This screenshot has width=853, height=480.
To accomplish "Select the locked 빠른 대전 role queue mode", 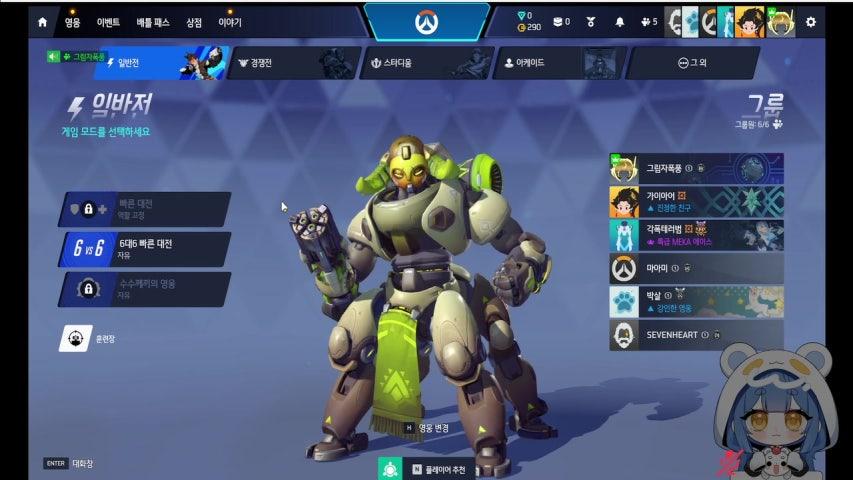I will click(x=145, y=209).
